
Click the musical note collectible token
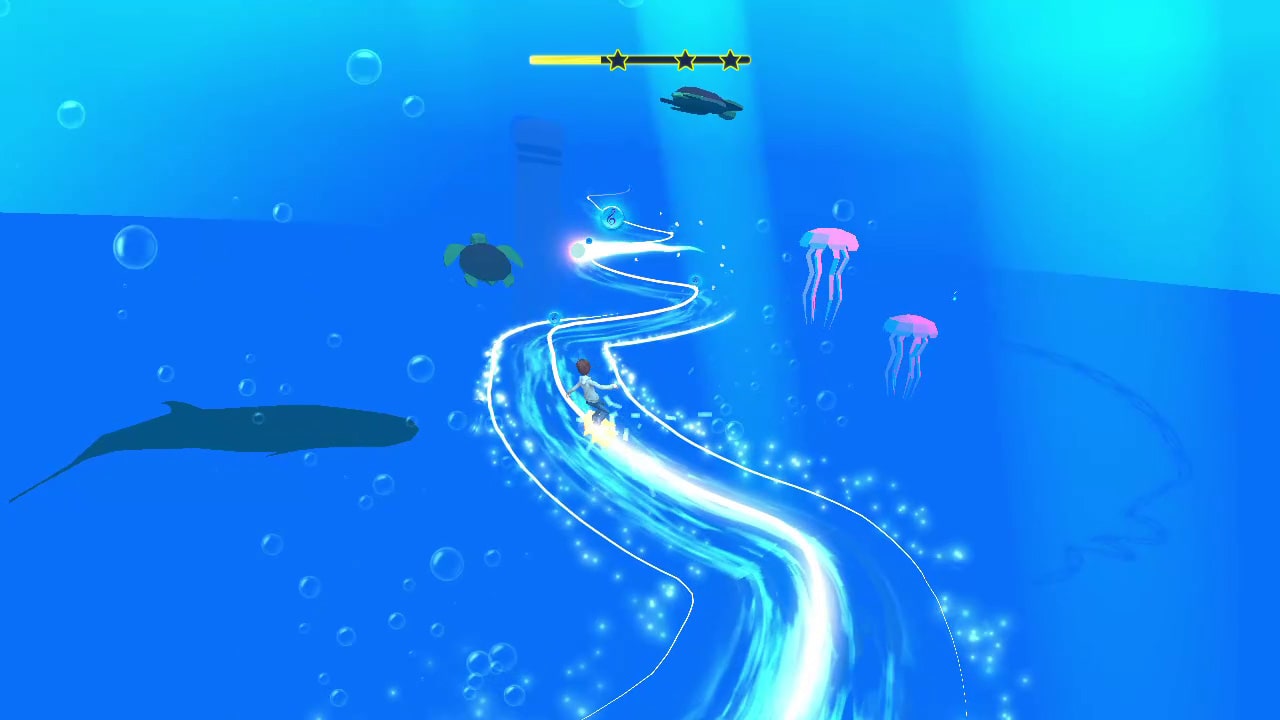[x=610, y=218]
